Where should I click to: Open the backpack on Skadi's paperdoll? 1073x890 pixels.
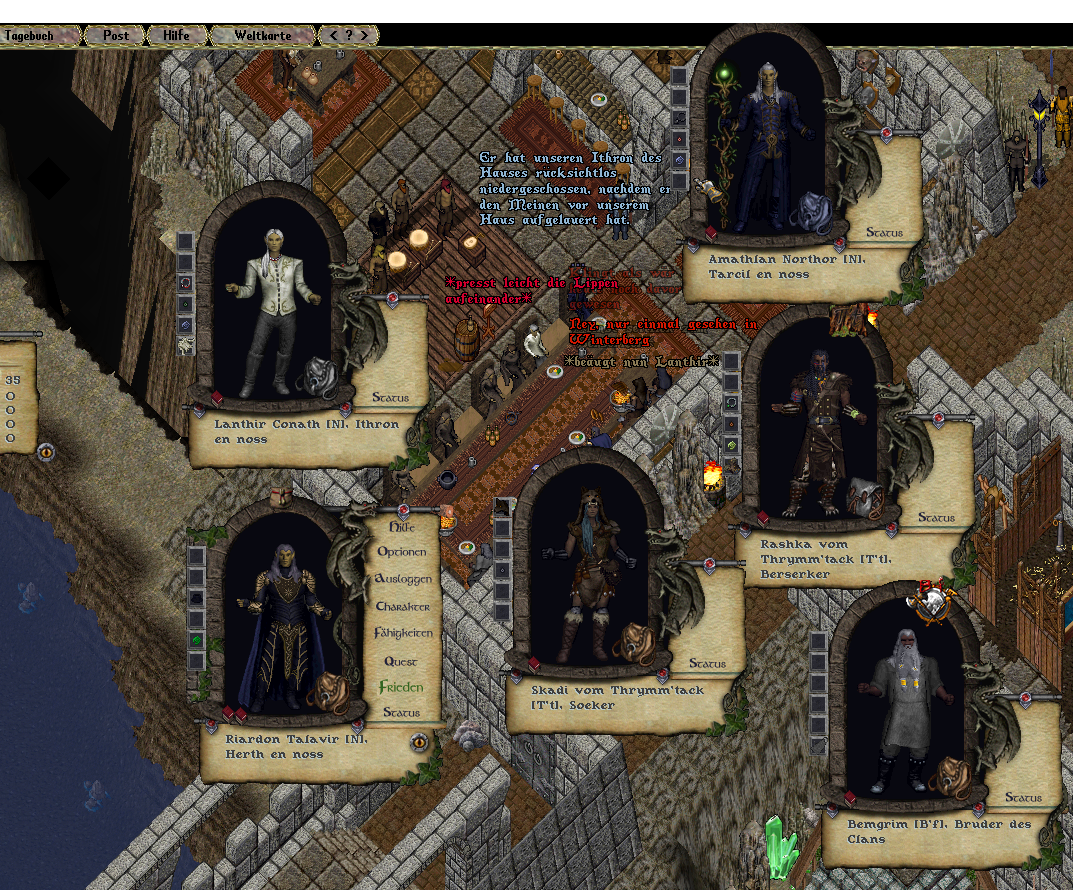[x=632, y=642]
